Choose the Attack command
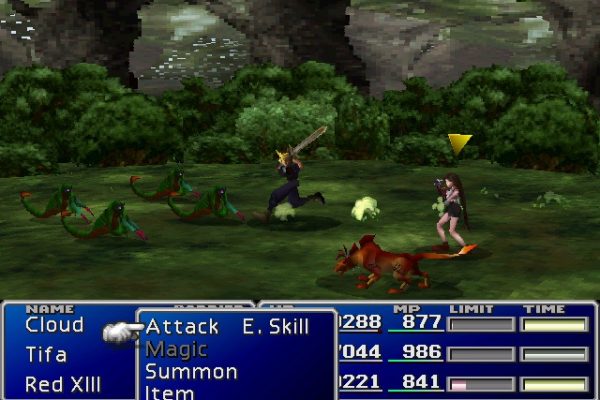Viewport: 600px width, 400px height. 182,327
